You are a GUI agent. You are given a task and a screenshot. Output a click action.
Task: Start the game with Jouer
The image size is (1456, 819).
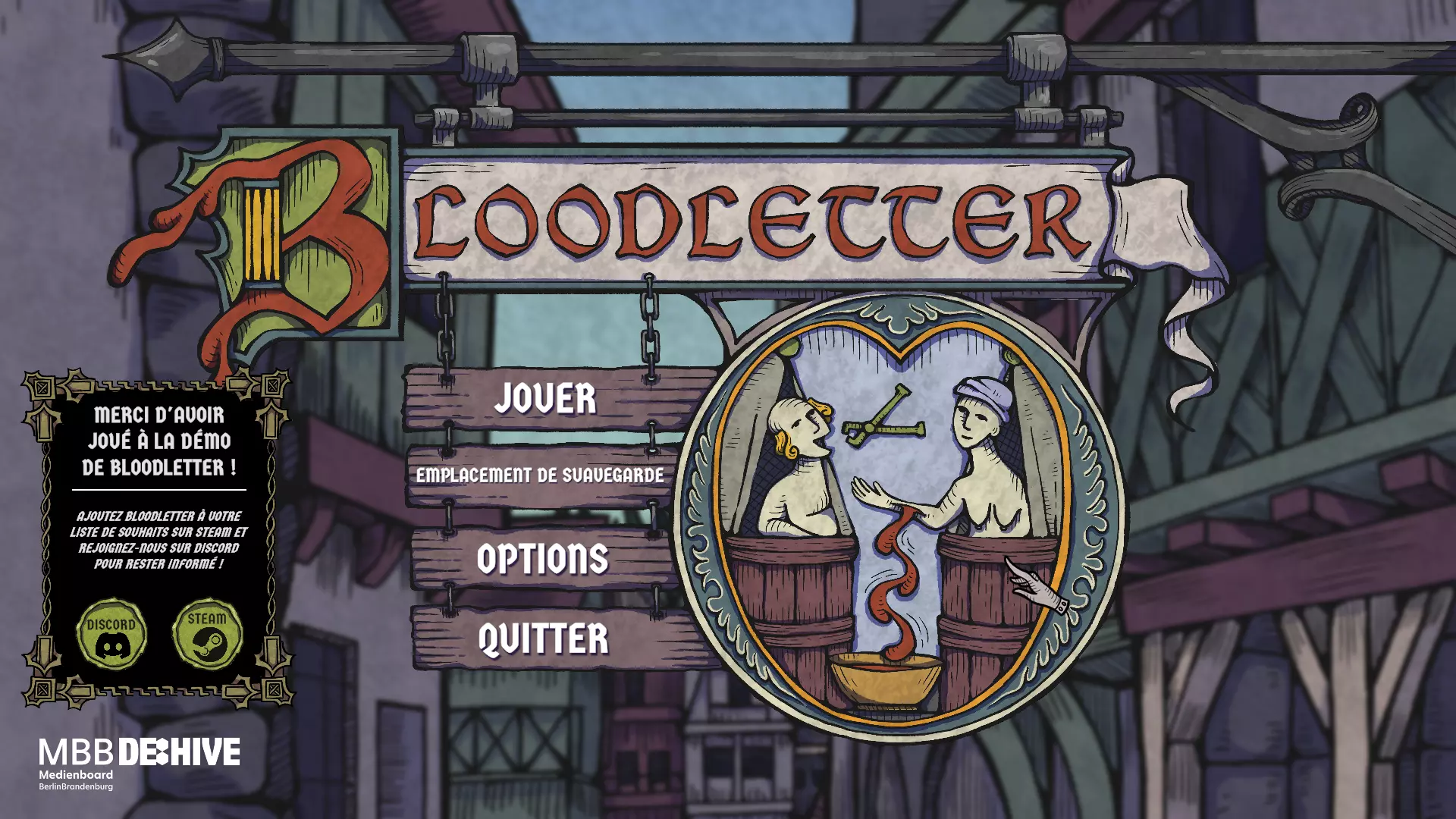545,399
